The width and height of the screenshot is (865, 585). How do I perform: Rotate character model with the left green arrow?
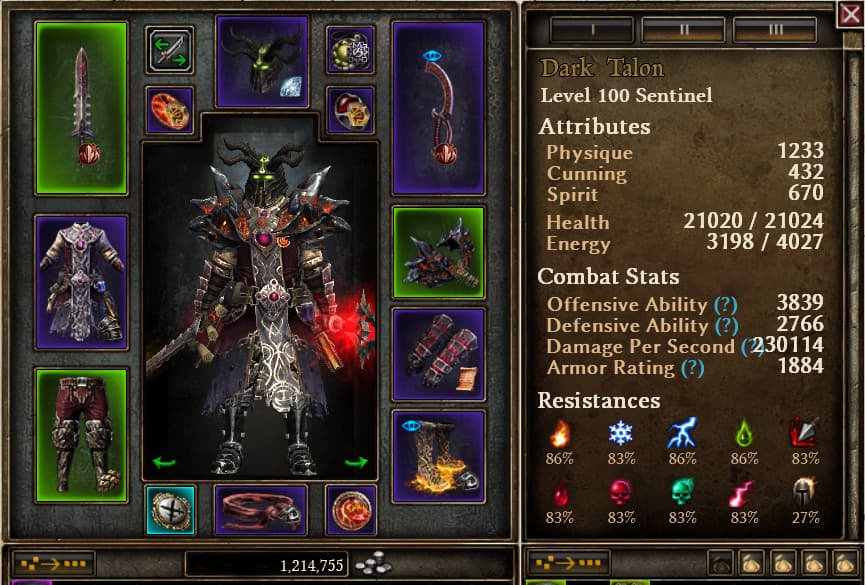coord(160,462)
